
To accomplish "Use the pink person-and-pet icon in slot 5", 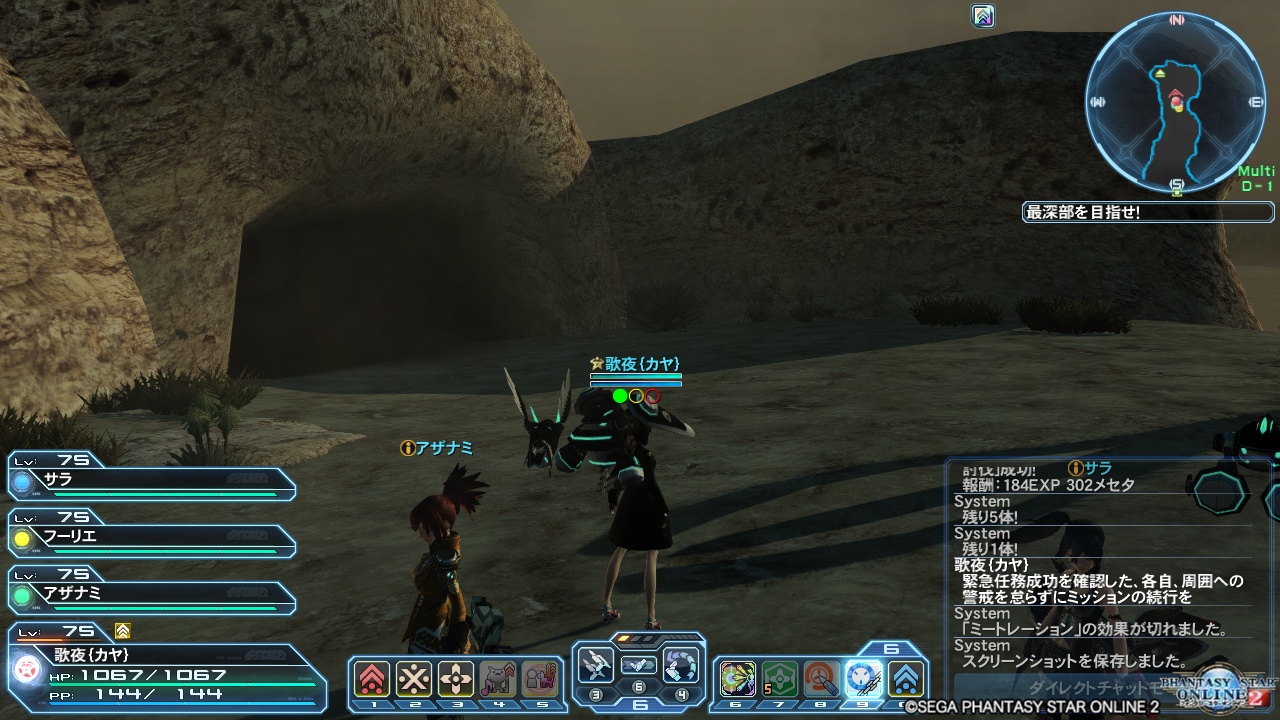I will tap(539, 679).
